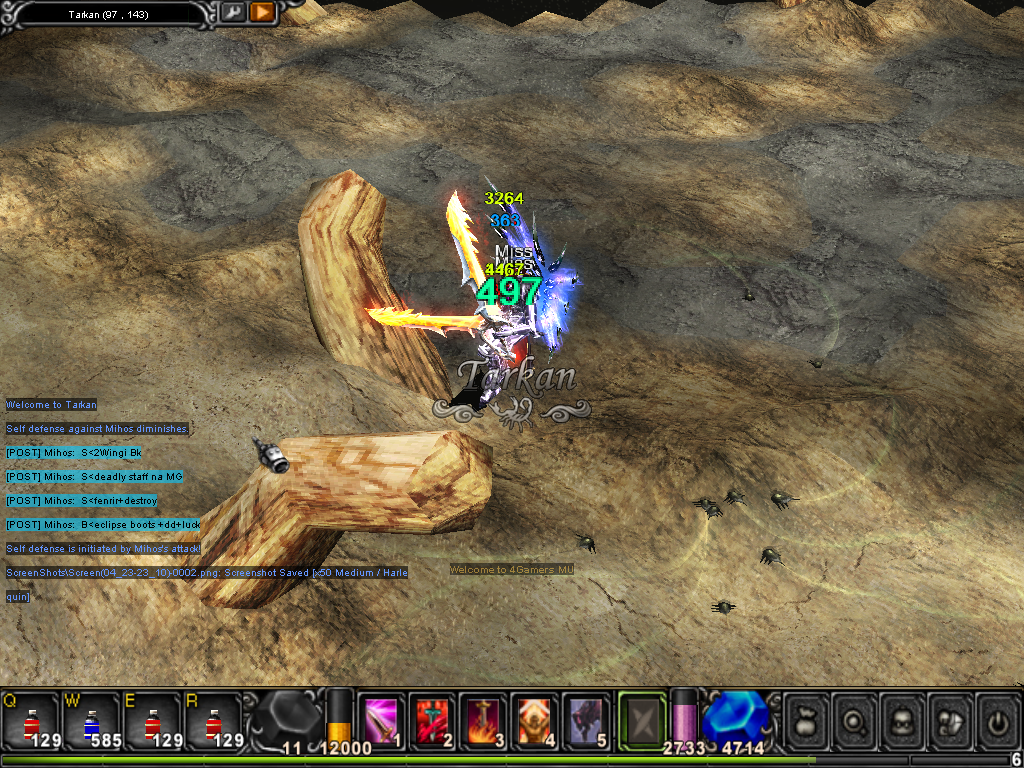Screen dimensions: 1024x768
Task: Select the purple sword skill in slot 1
Action: [381, 720]
